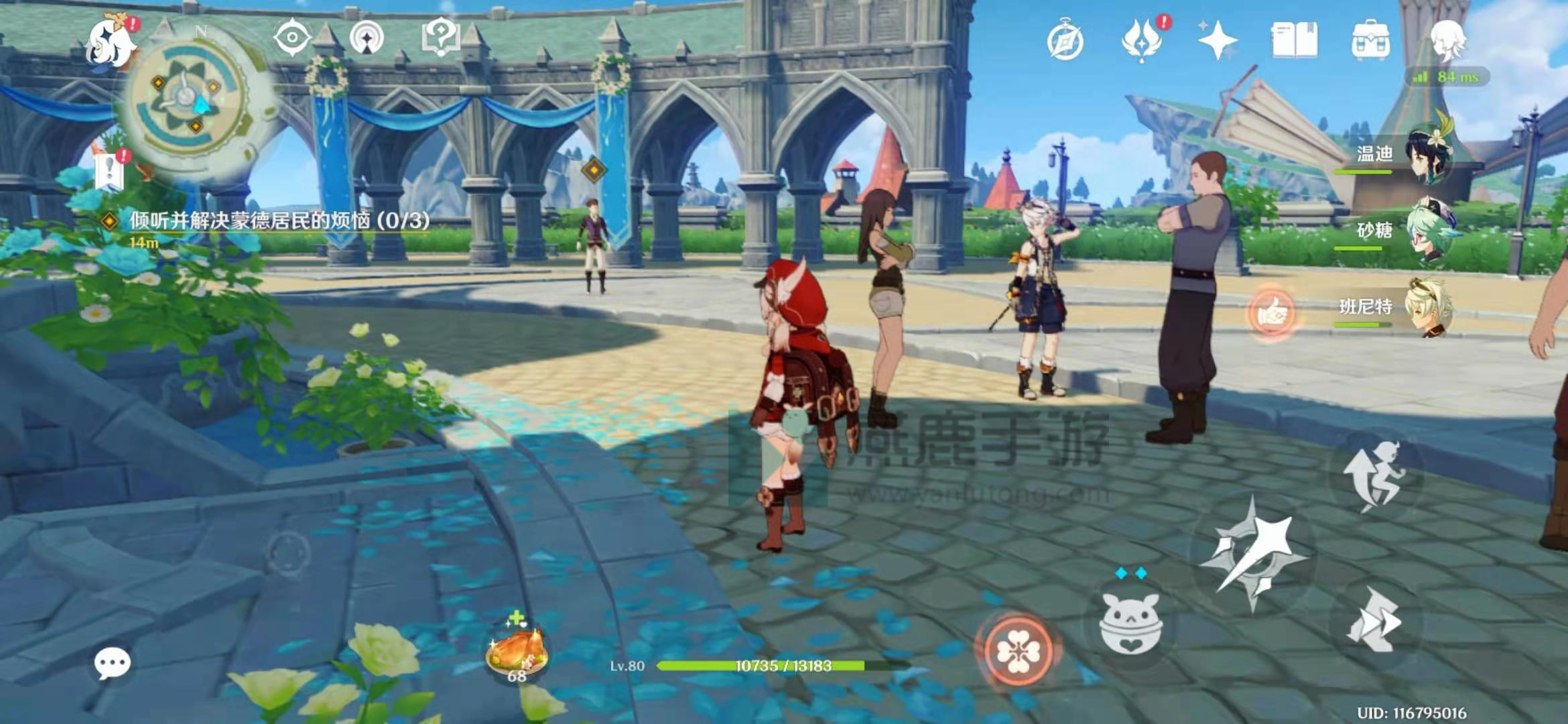Screen dimensions: 1568x724
Task: Open the chat speech bubble
Action: pyautogui.click(x=112, y=664)
